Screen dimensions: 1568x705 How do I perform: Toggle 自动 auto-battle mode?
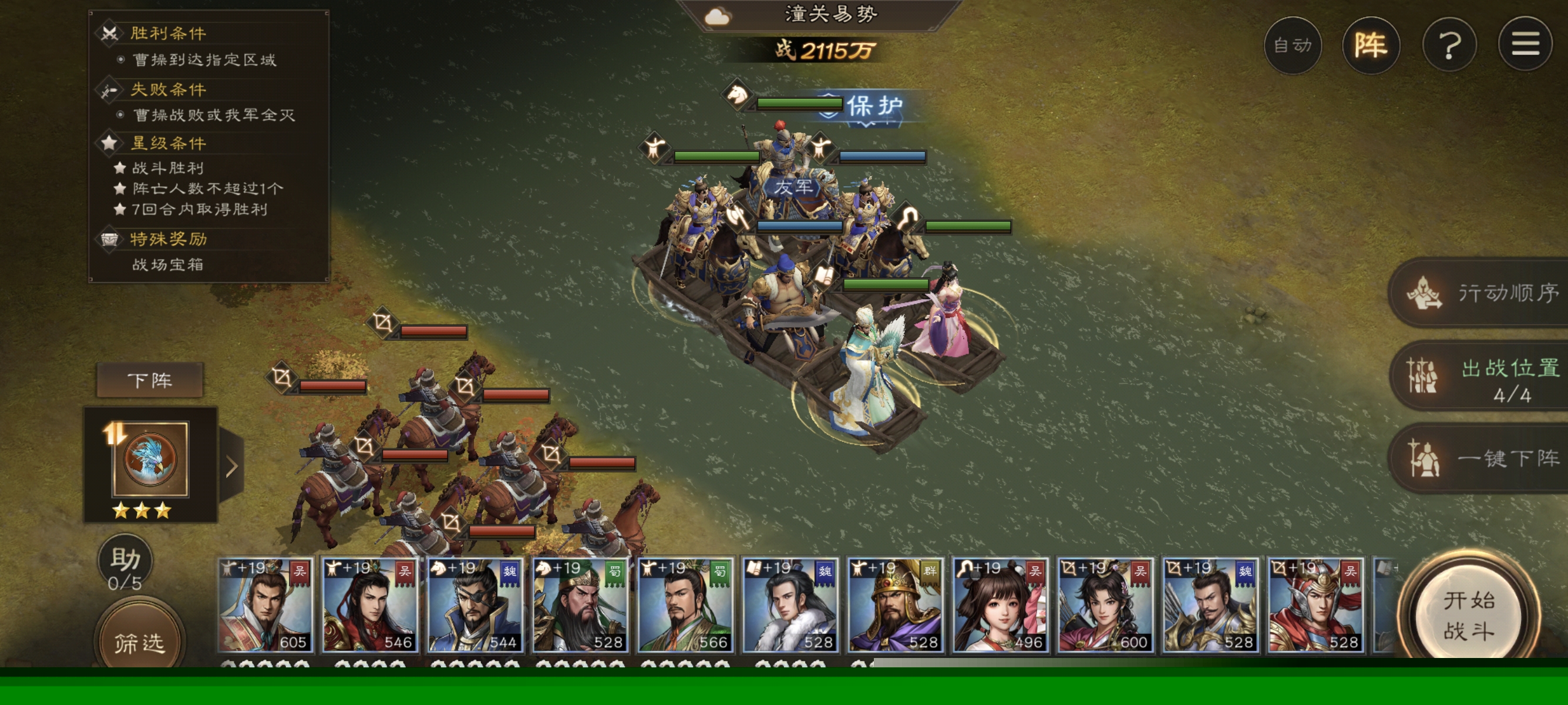pos(1292,46)
